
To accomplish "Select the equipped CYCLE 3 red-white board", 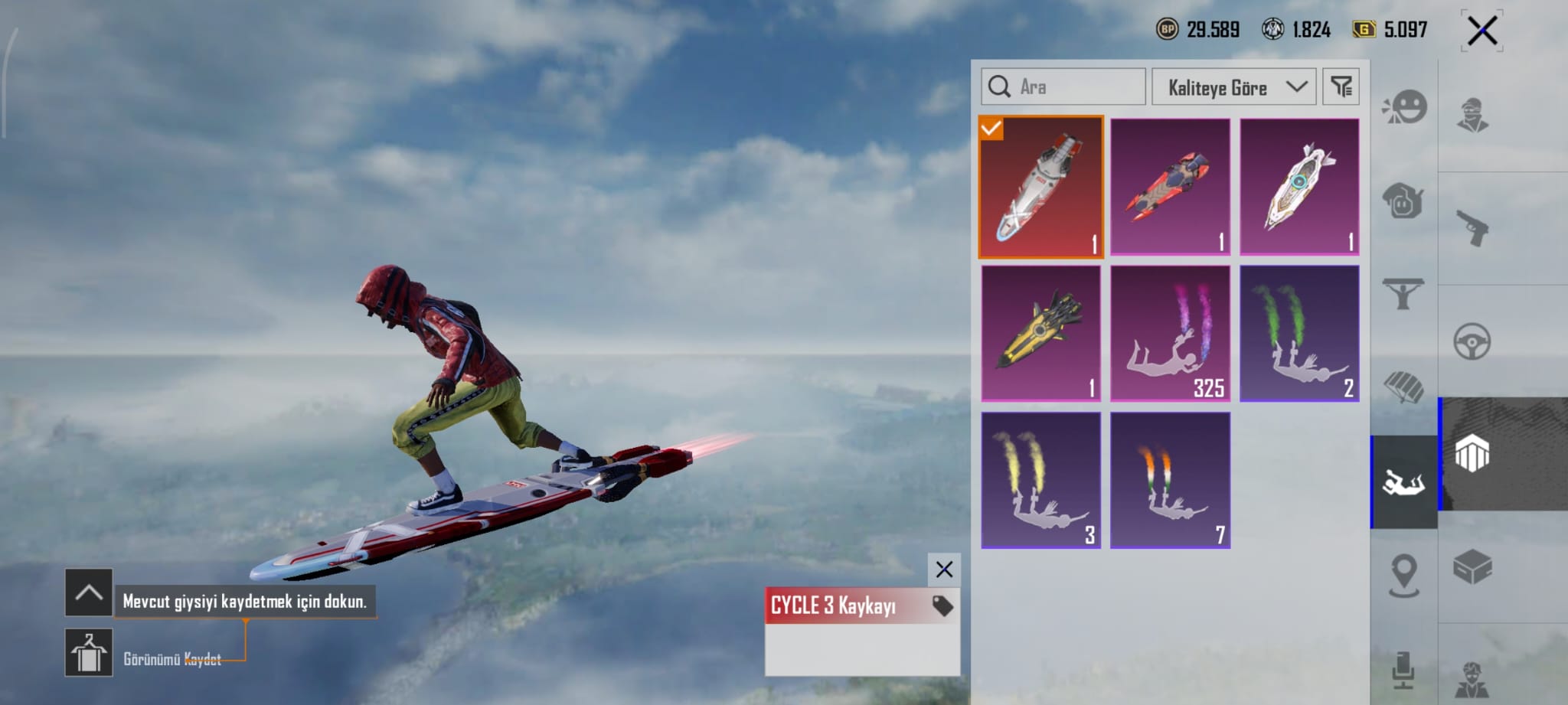I will tap(1040, 187).
